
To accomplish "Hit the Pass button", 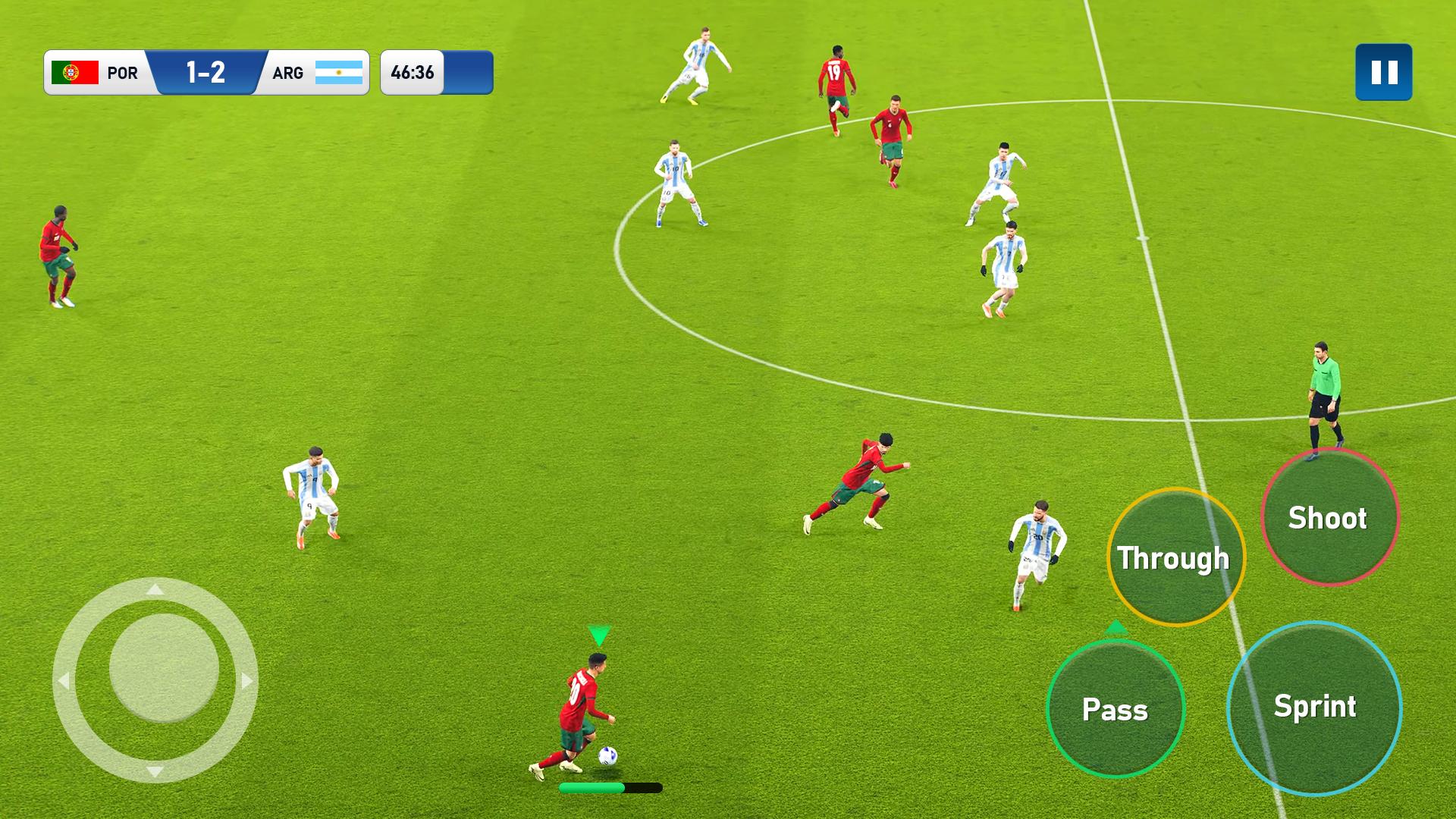I will click(1115, 709).
